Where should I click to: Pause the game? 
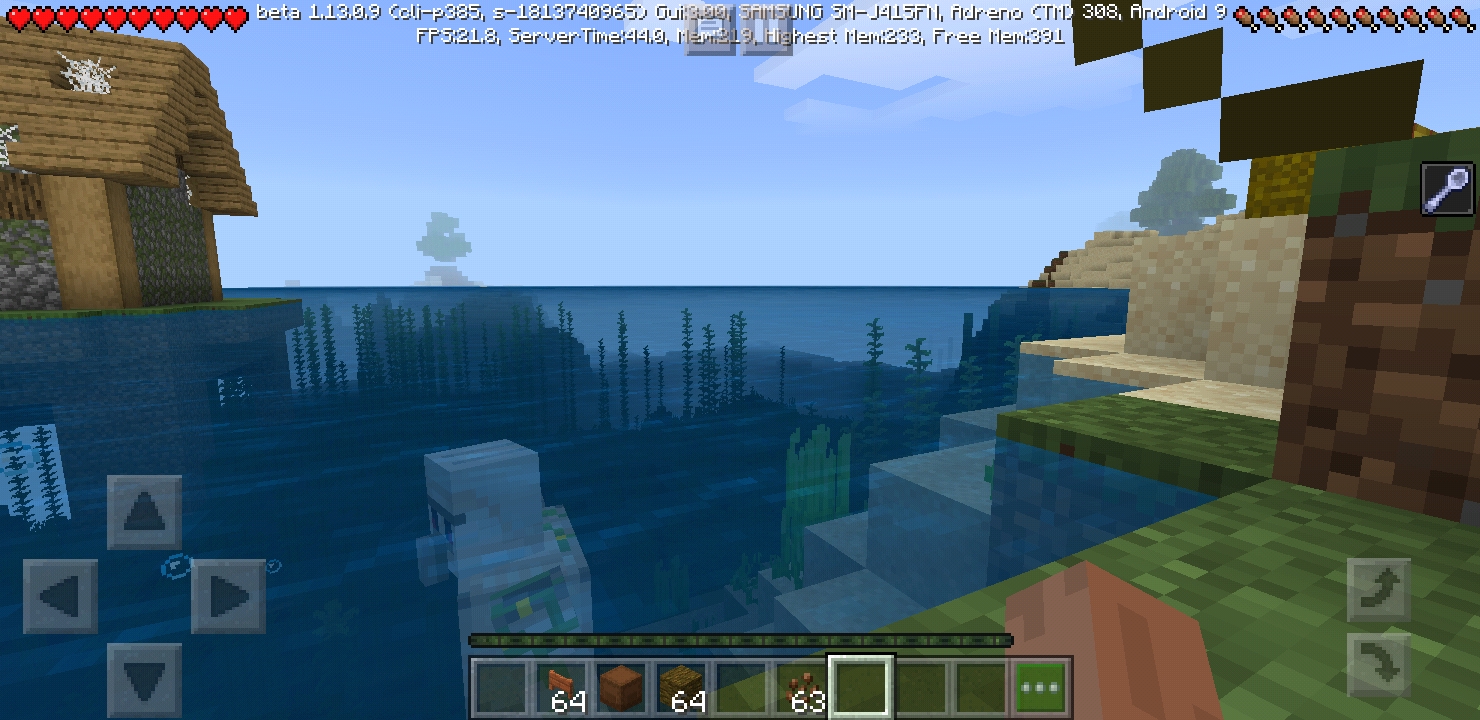pos(766,32)
